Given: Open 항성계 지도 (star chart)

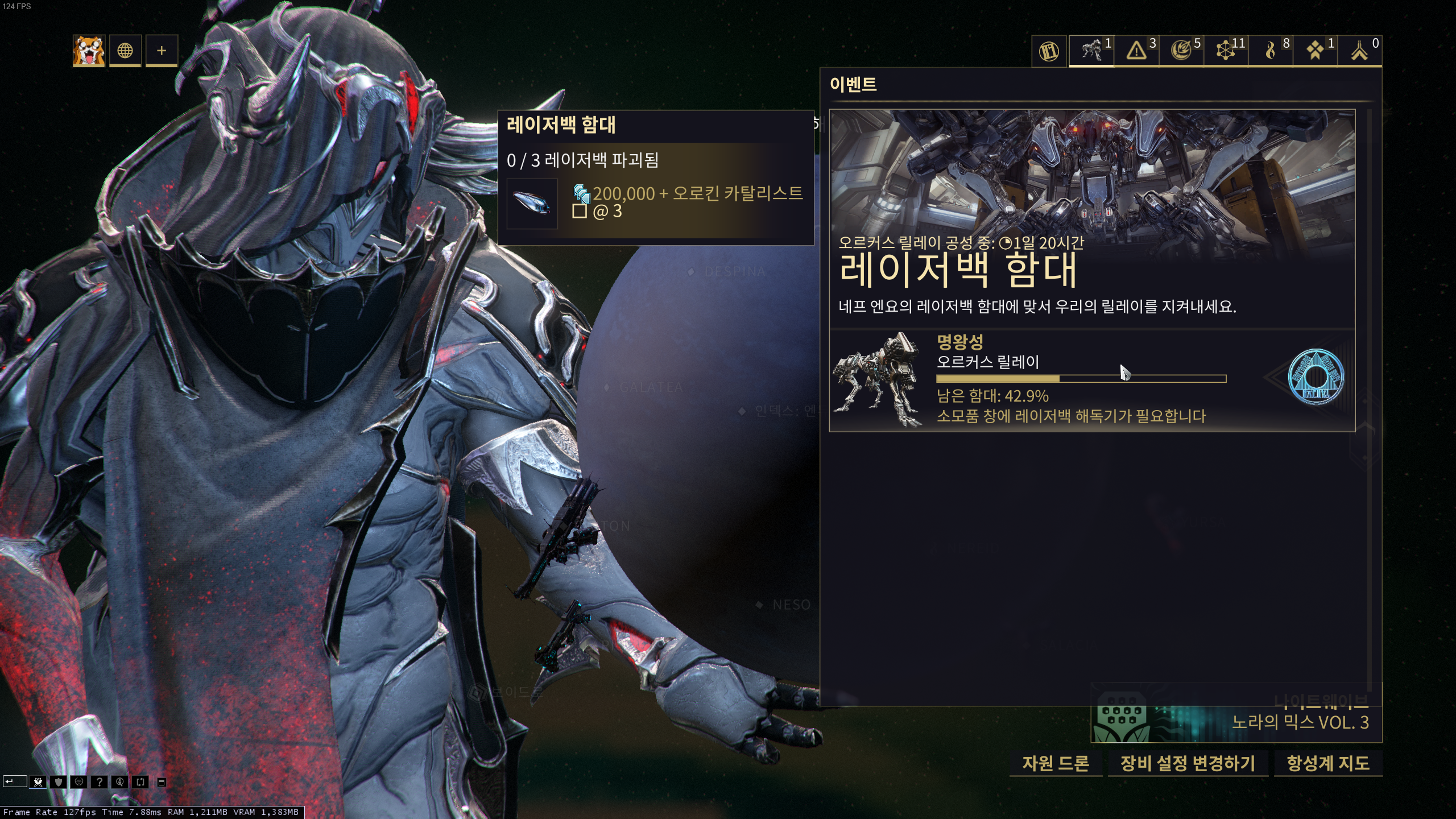Looking at the screenshot, I should click(1330, 764).
